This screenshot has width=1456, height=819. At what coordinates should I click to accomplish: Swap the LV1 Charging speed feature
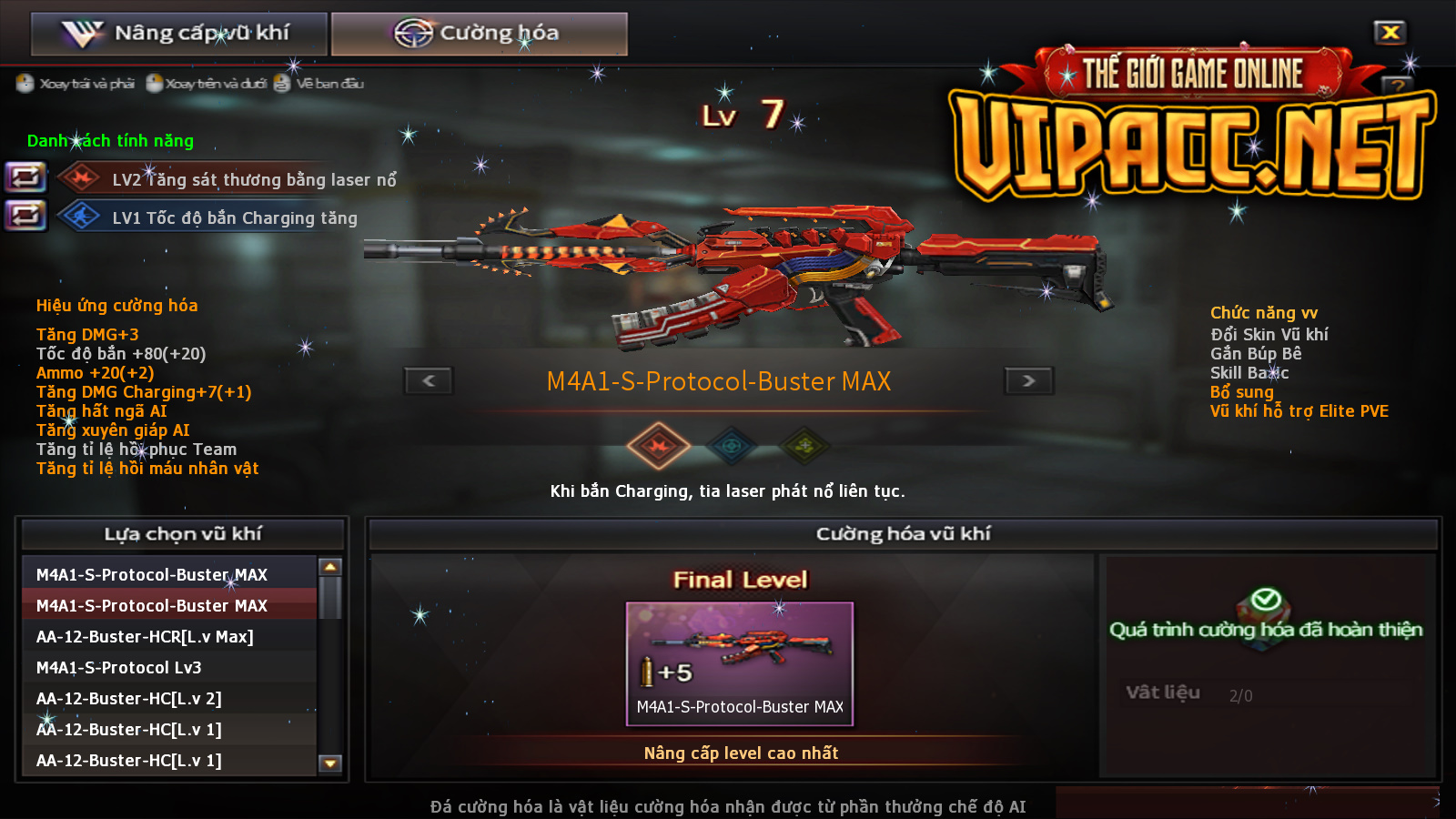(x=25, y=216)
